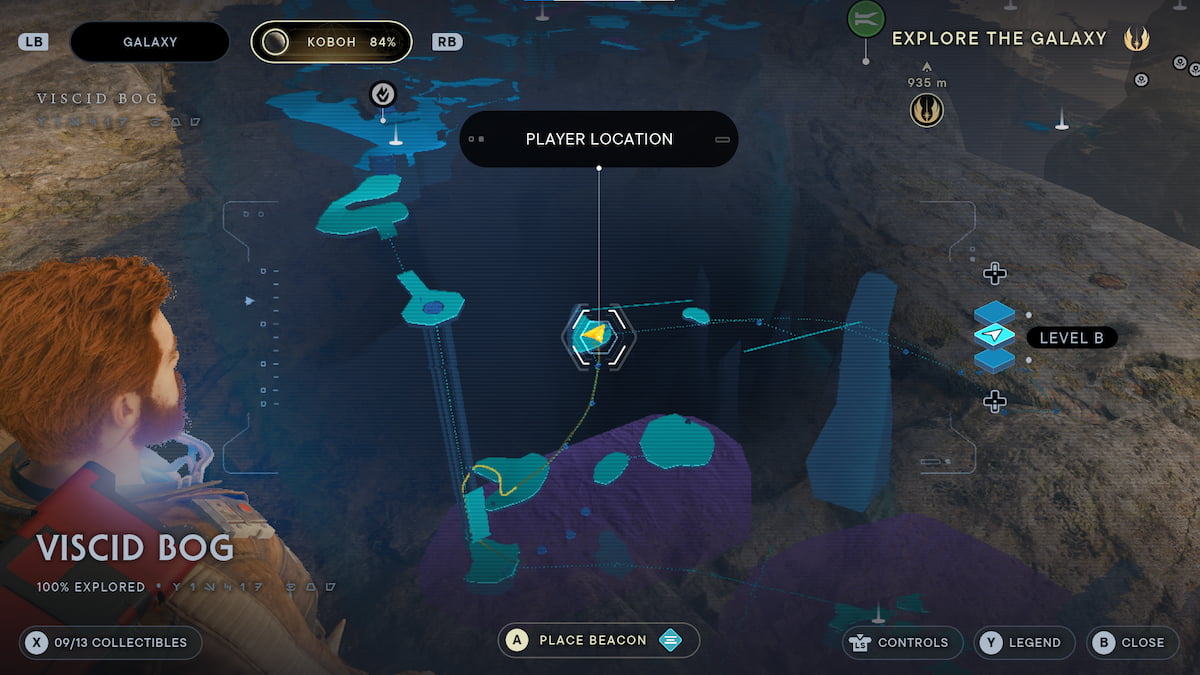Select the Level B layer indicator
This screenshot has height=675, width=1200.
pyautogui.click(x=1071, y=338)
